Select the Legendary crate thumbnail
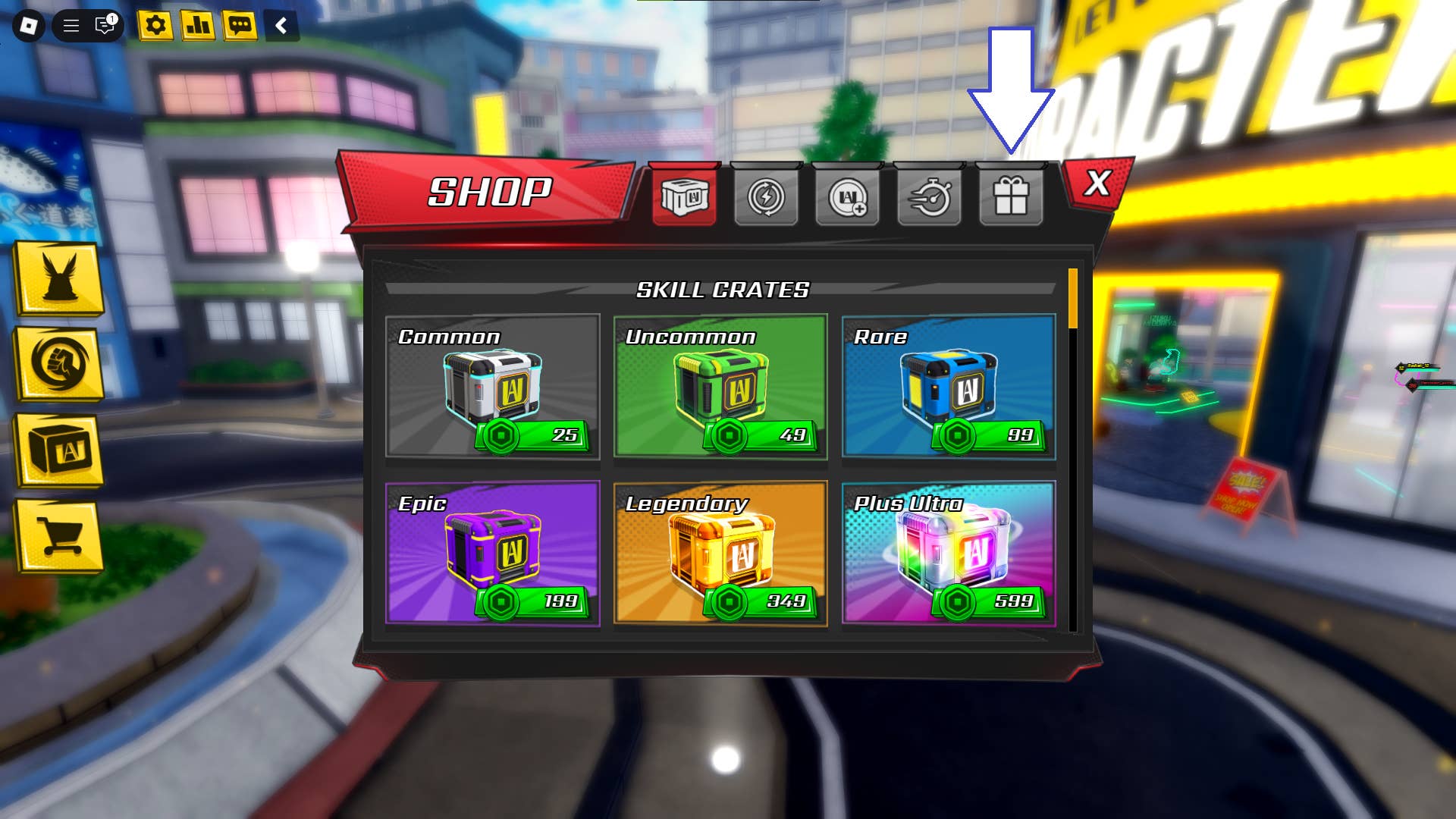Viewport: 1456px width, 819px height. point(720,554)
